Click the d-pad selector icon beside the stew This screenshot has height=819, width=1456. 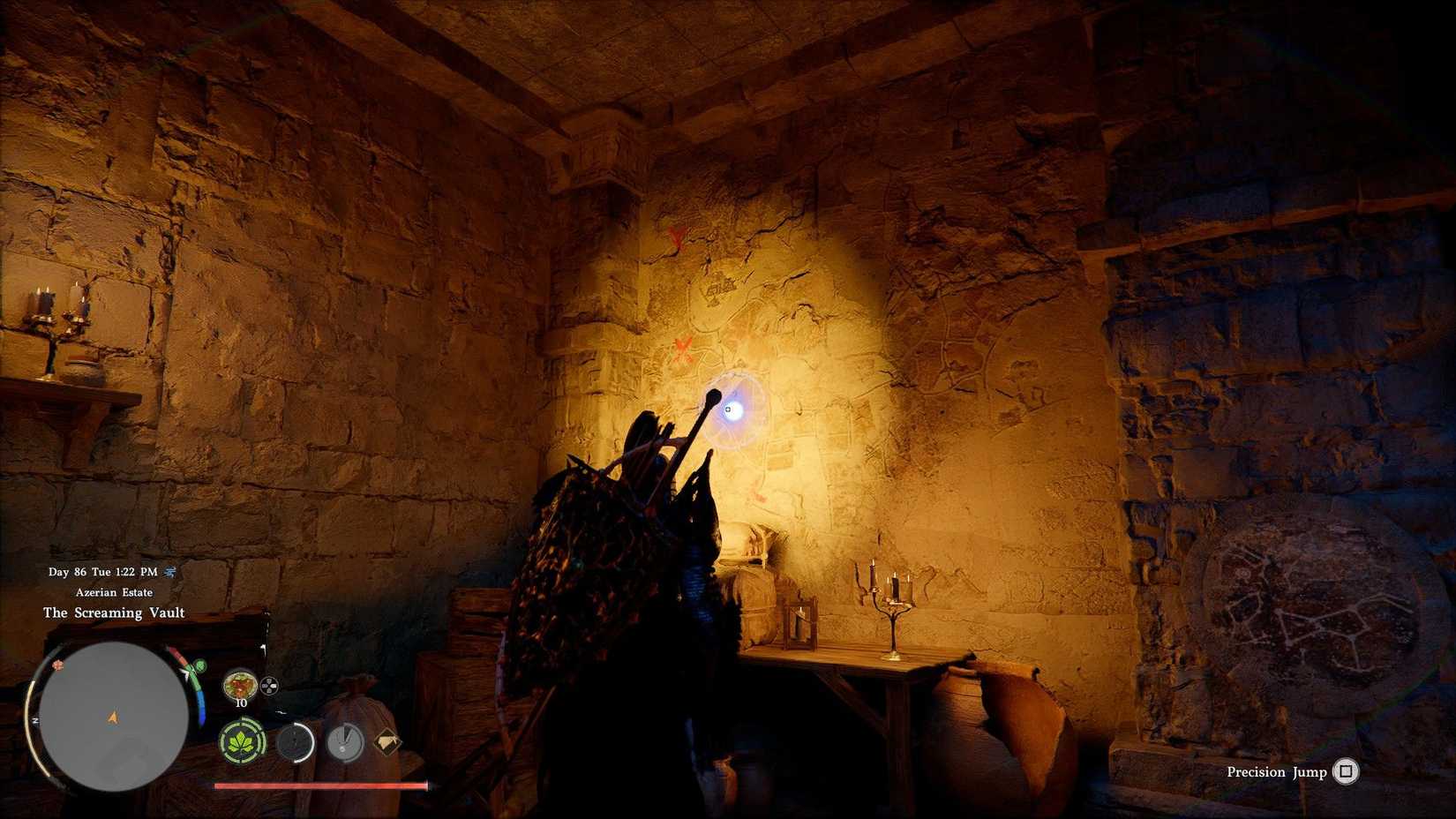[270, 685]
